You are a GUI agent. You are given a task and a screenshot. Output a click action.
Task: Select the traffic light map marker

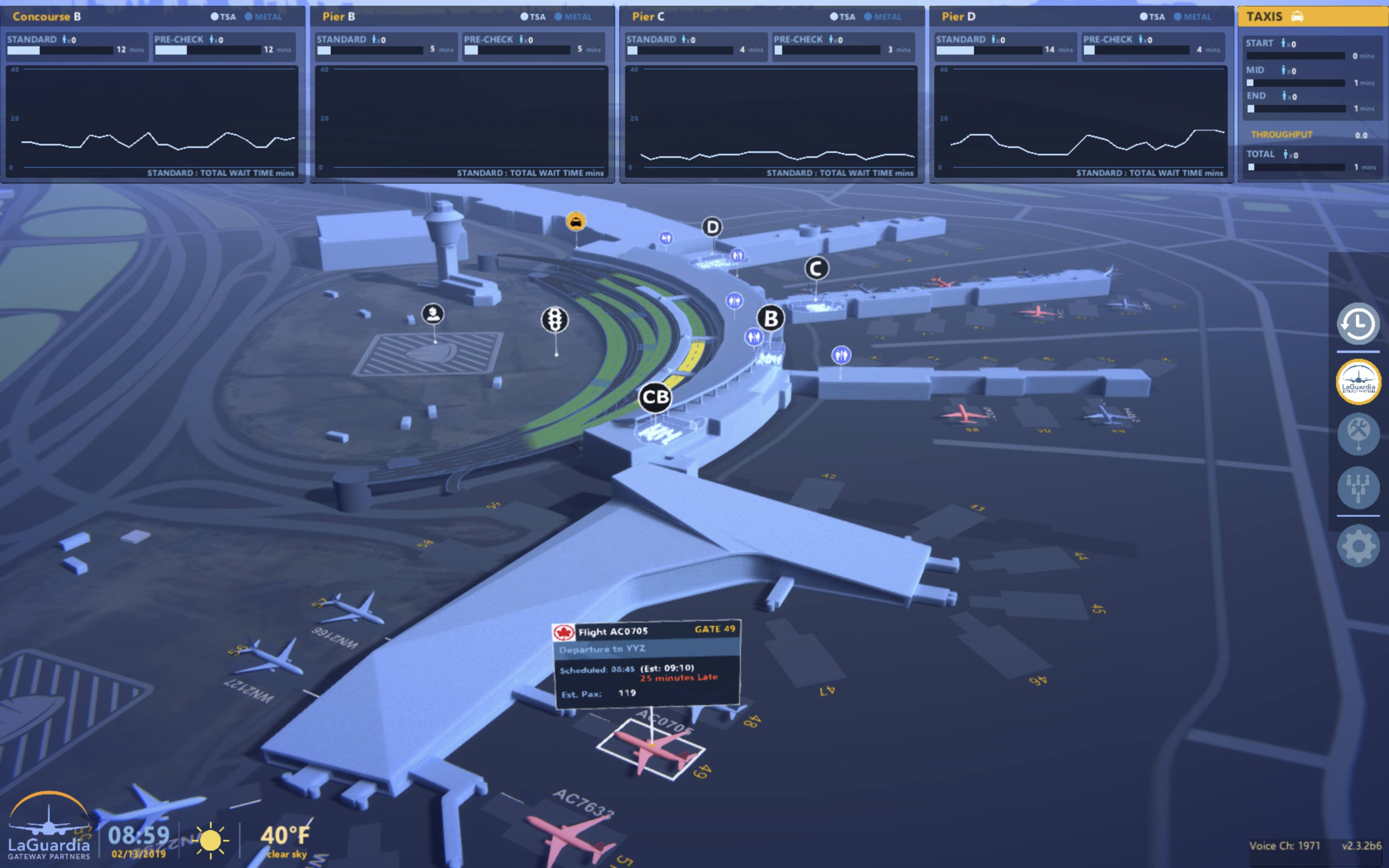[x=555, y=320]
